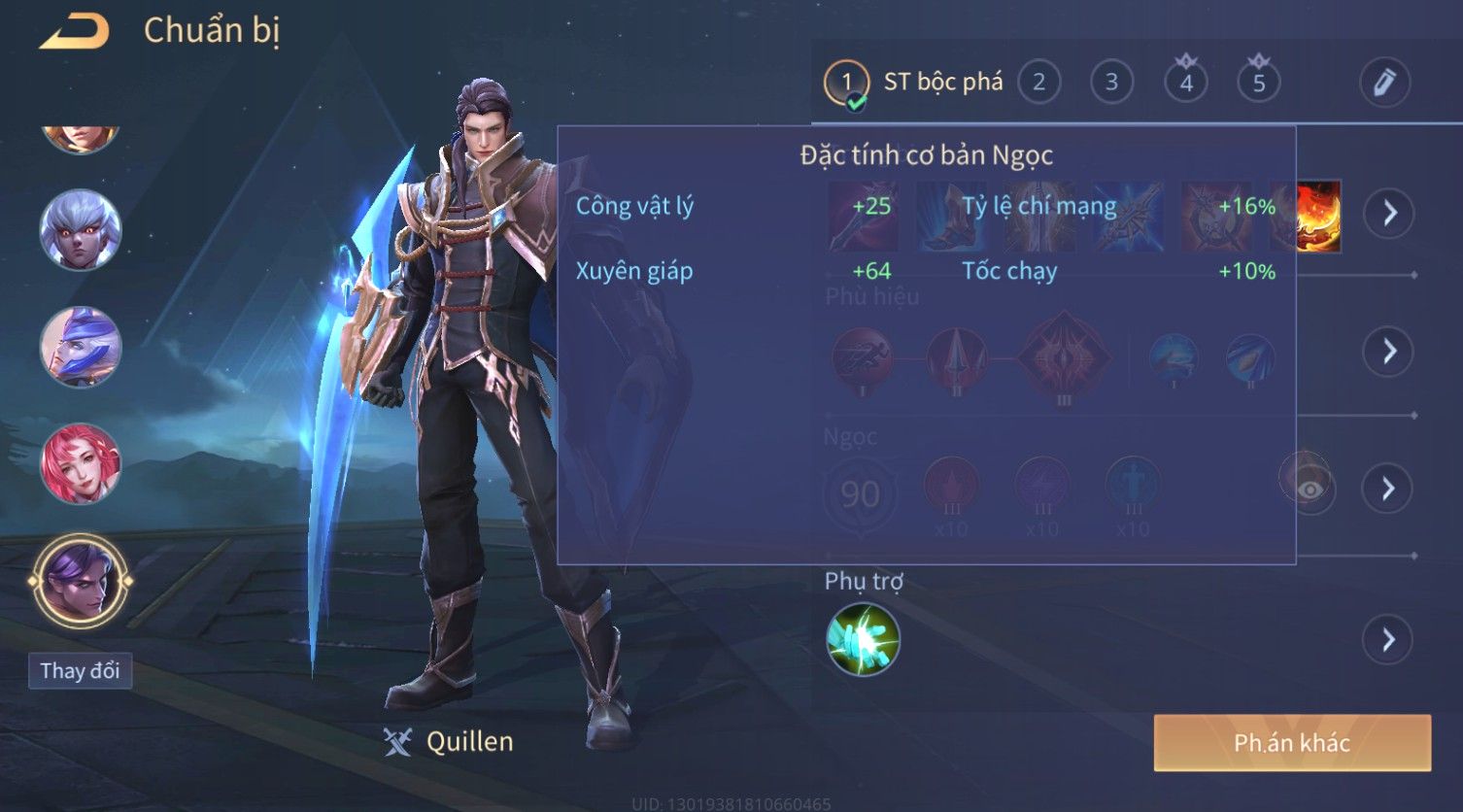
Task: Click the Phán khác button
Action: click(1291, 743)
